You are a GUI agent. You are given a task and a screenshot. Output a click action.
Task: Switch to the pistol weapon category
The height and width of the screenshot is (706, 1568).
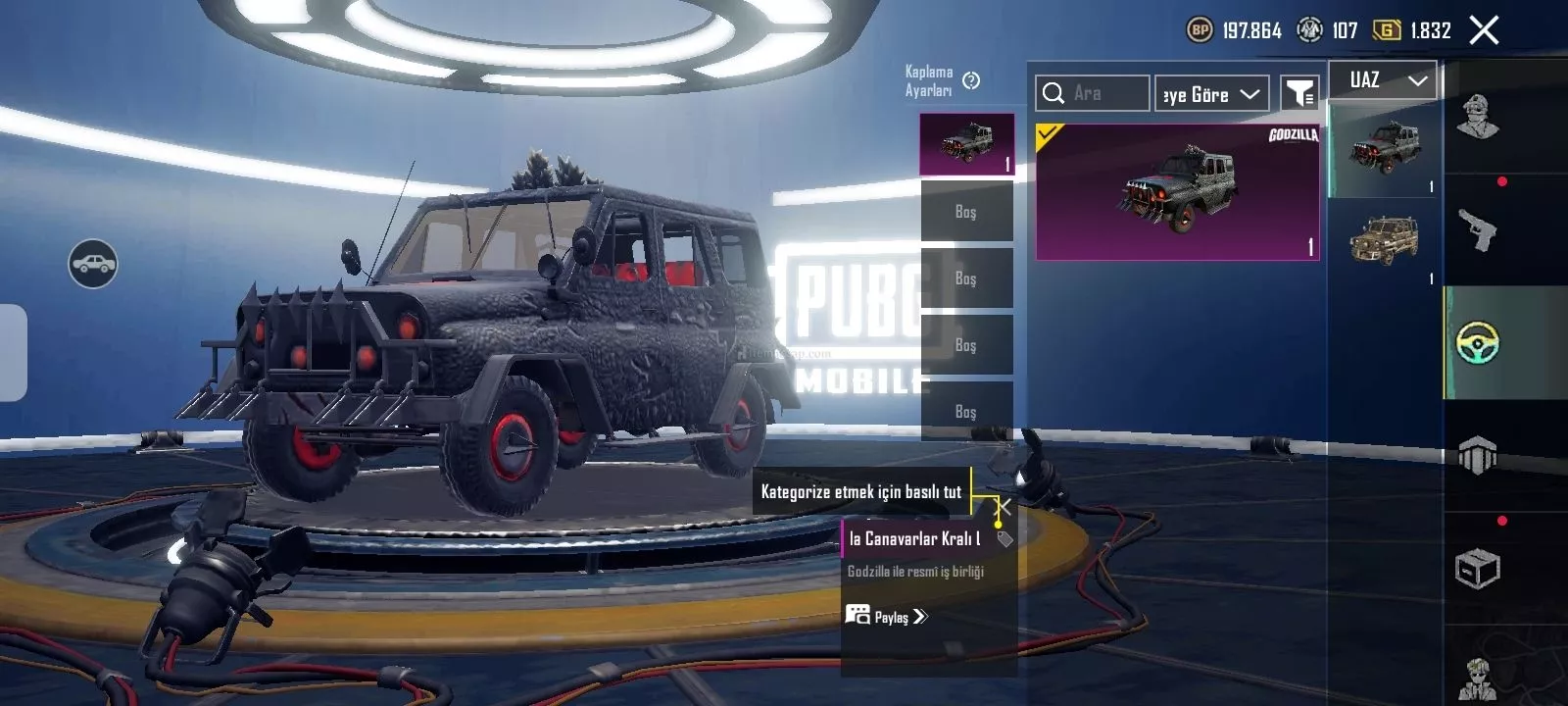1477,231
